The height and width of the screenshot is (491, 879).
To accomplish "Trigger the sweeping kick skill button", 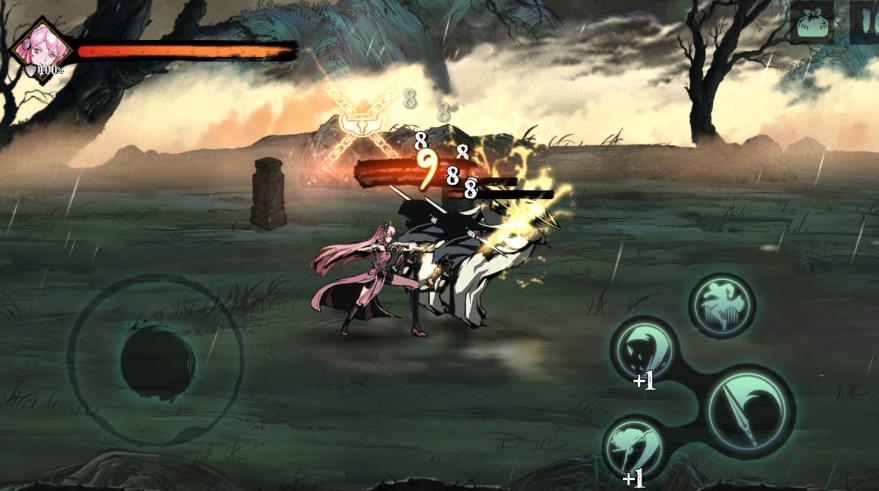I will (636, 447).
